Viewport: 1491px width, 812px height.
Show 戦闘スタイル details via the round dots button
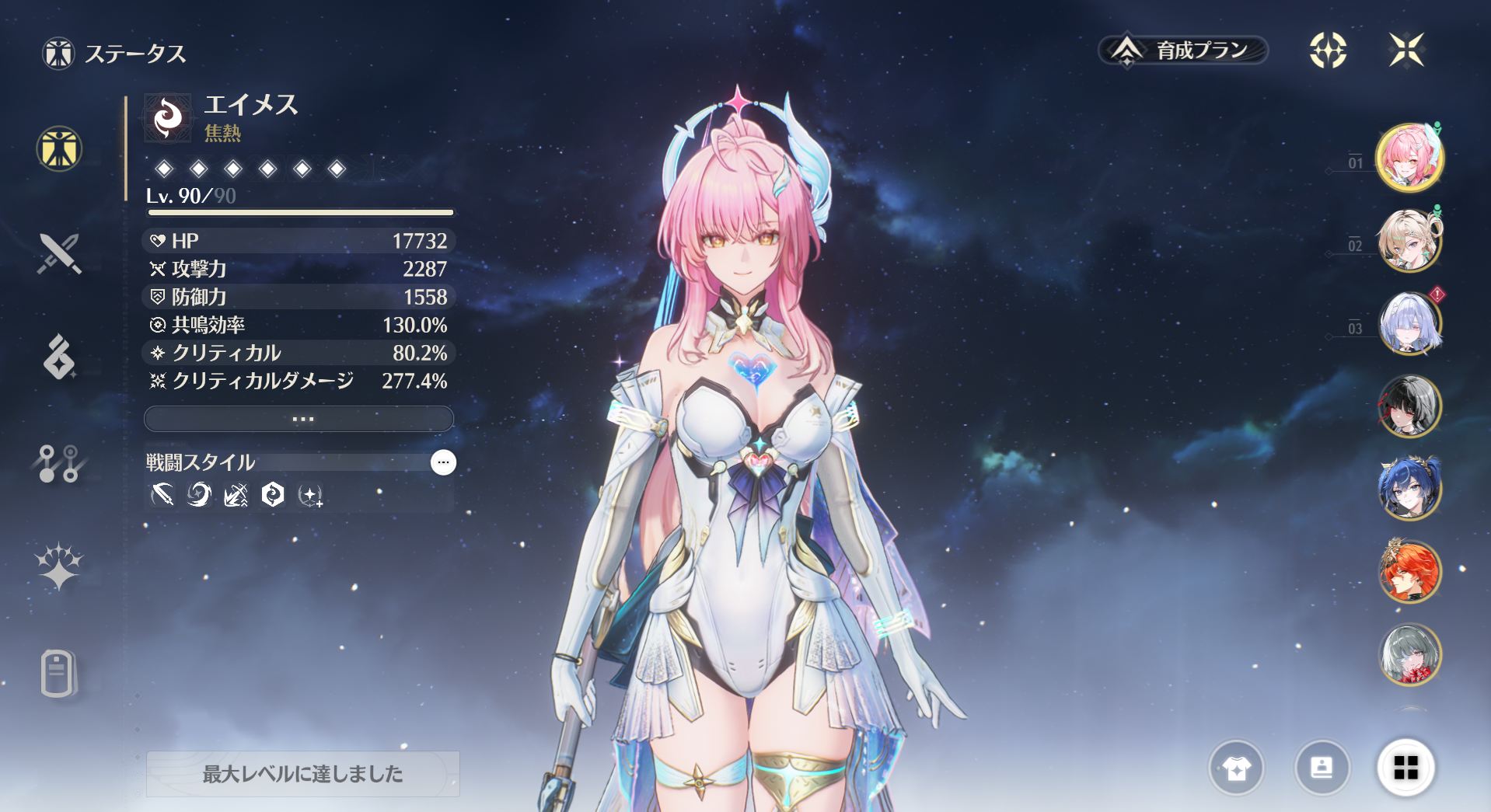pos(443,462)
